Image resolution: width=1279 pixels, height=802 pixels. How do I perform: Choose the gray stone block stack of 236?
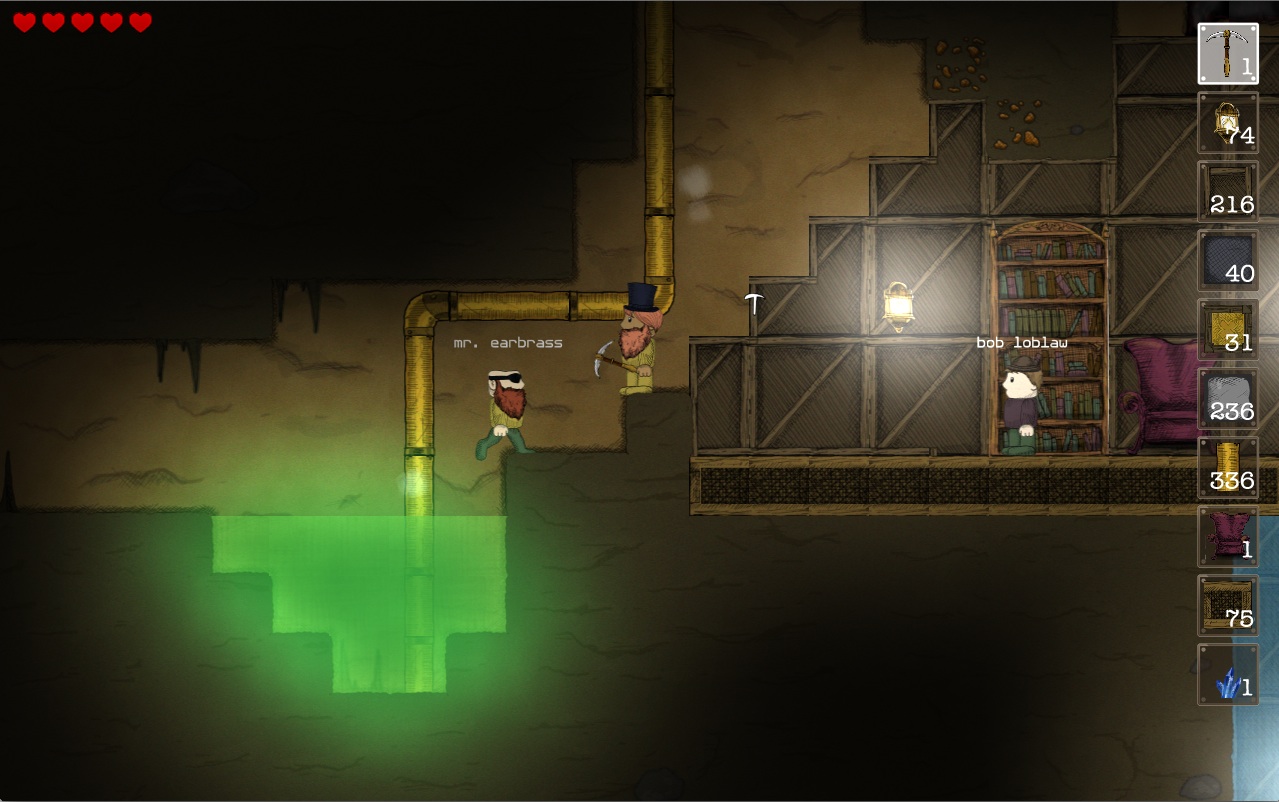[x=1228, y=398]
